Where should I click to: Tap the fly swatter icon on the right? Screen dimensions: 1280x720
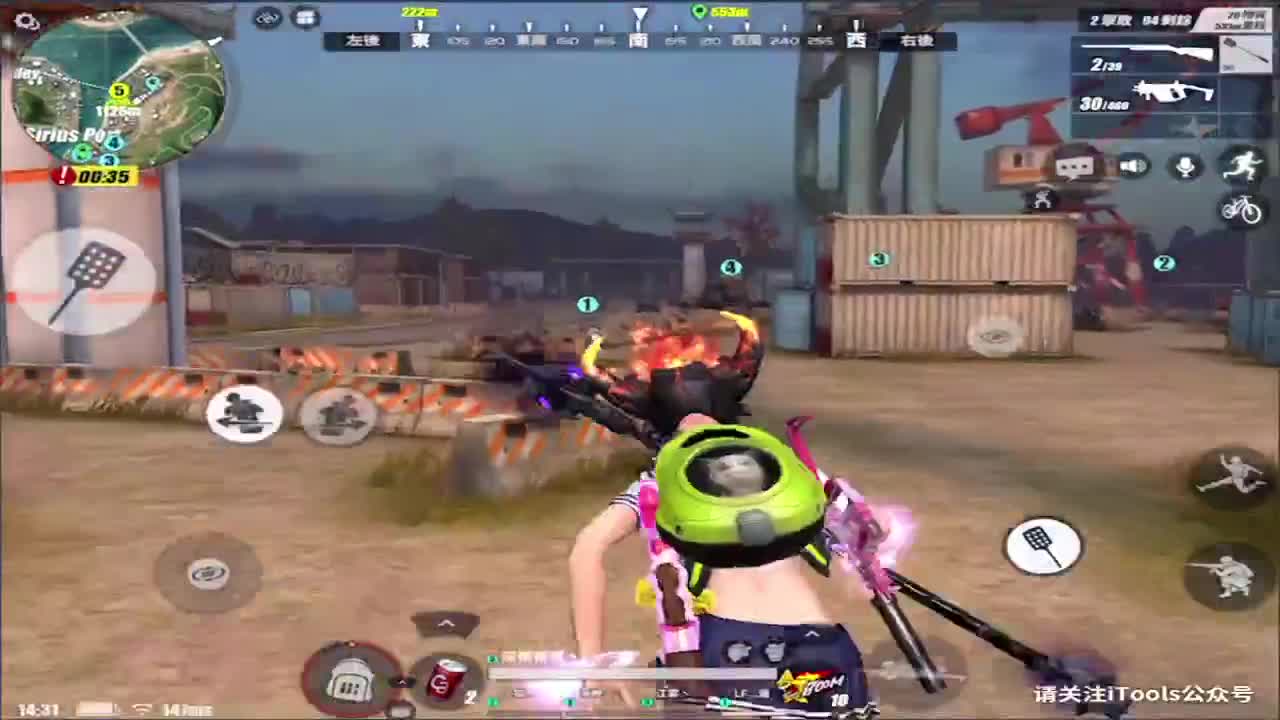(1045, 545)
